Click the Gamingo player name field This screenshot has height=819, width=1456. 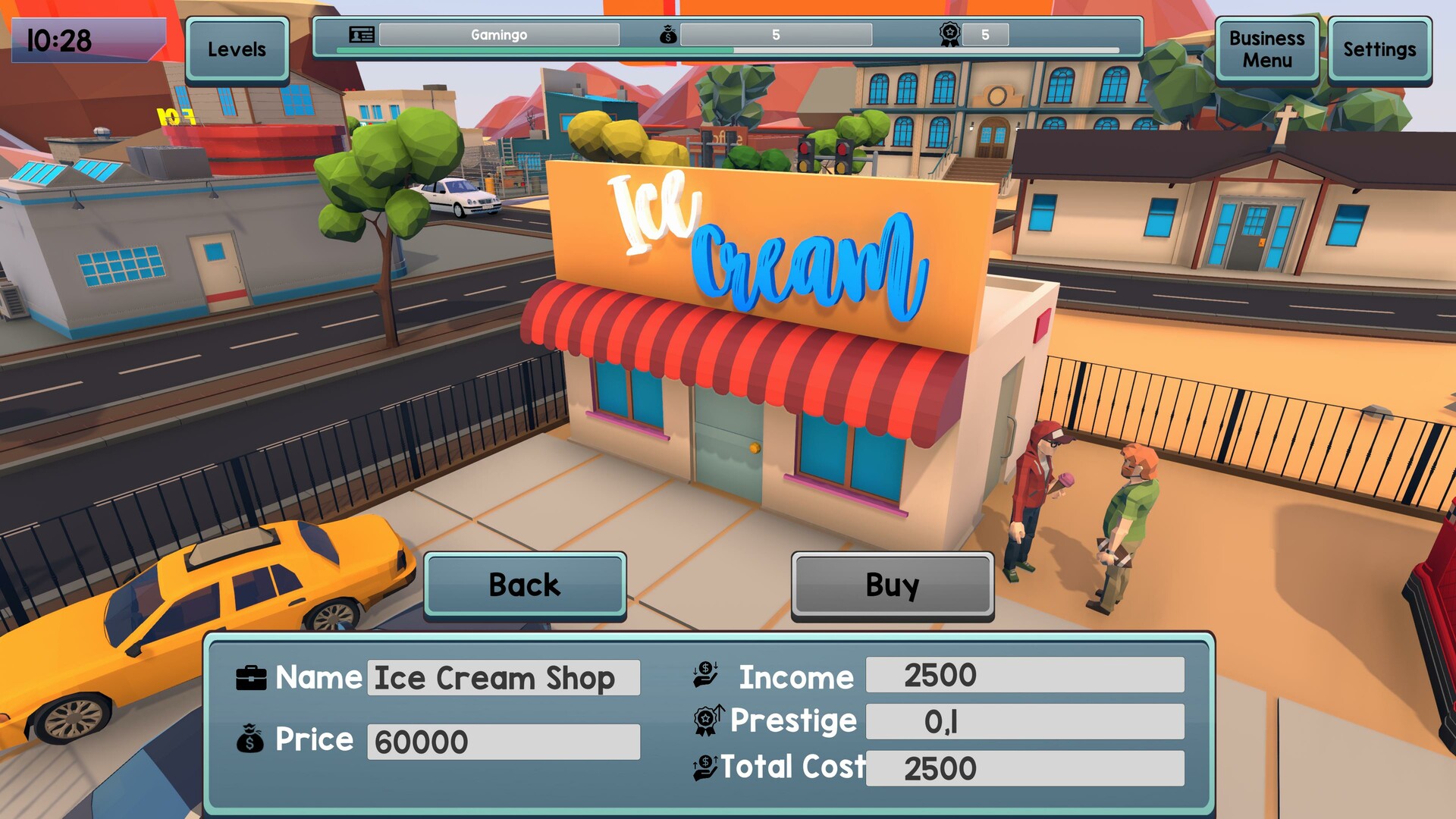point(500,35)
